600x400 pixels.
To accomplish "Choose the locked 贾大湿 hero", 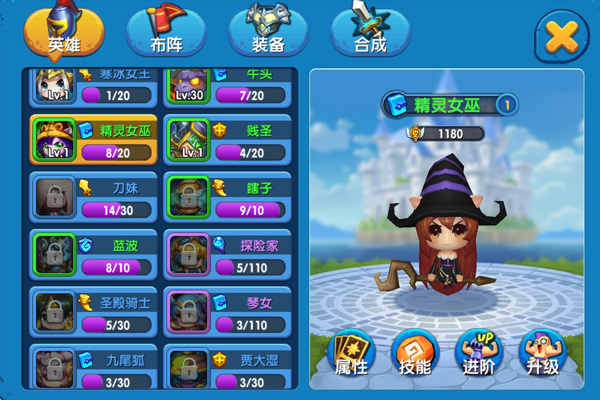I will click(x=228, y=366).
